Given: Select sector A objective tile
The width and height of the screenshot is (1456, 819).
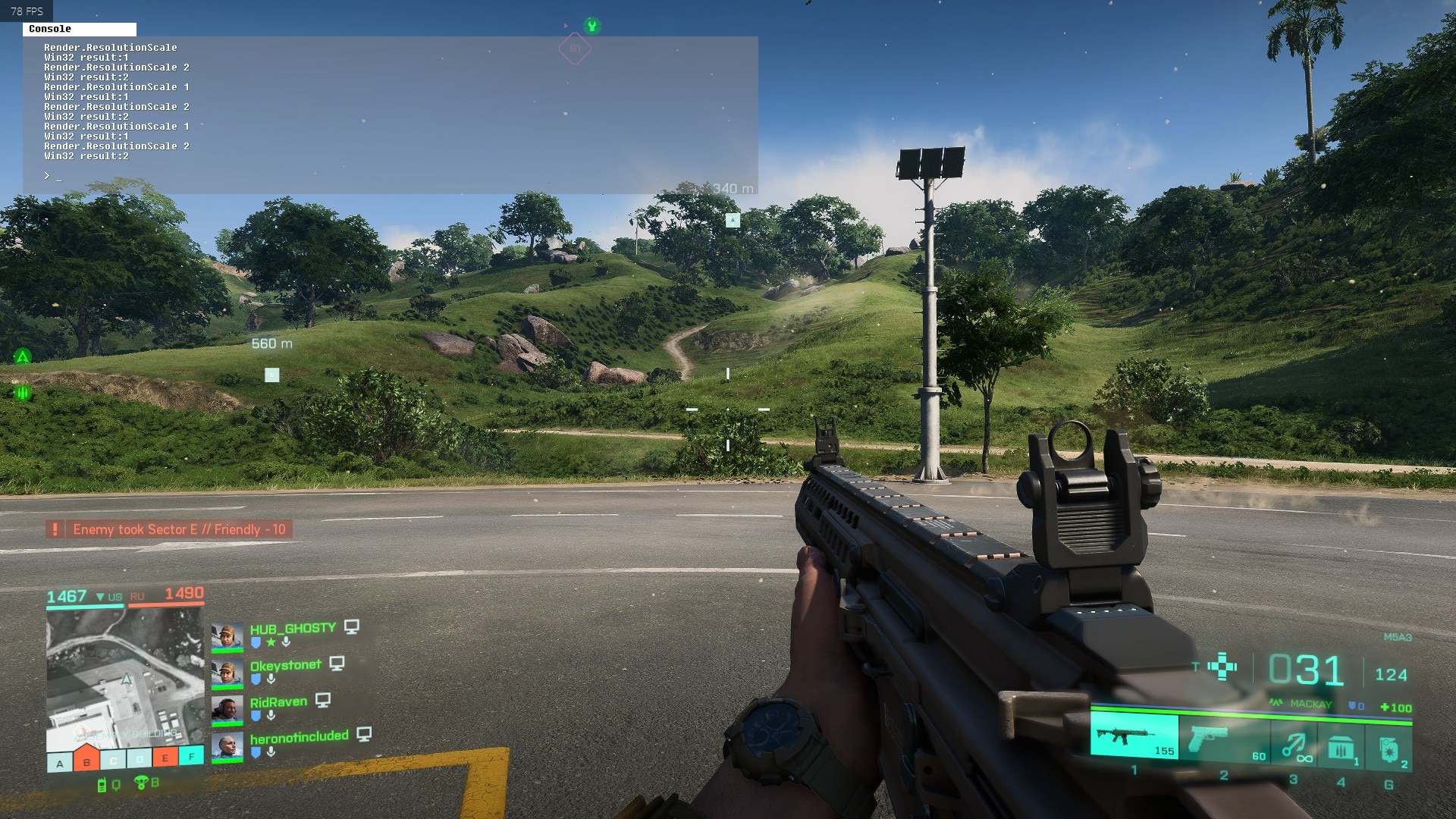Looking at the screenshot, I should 60,762.
